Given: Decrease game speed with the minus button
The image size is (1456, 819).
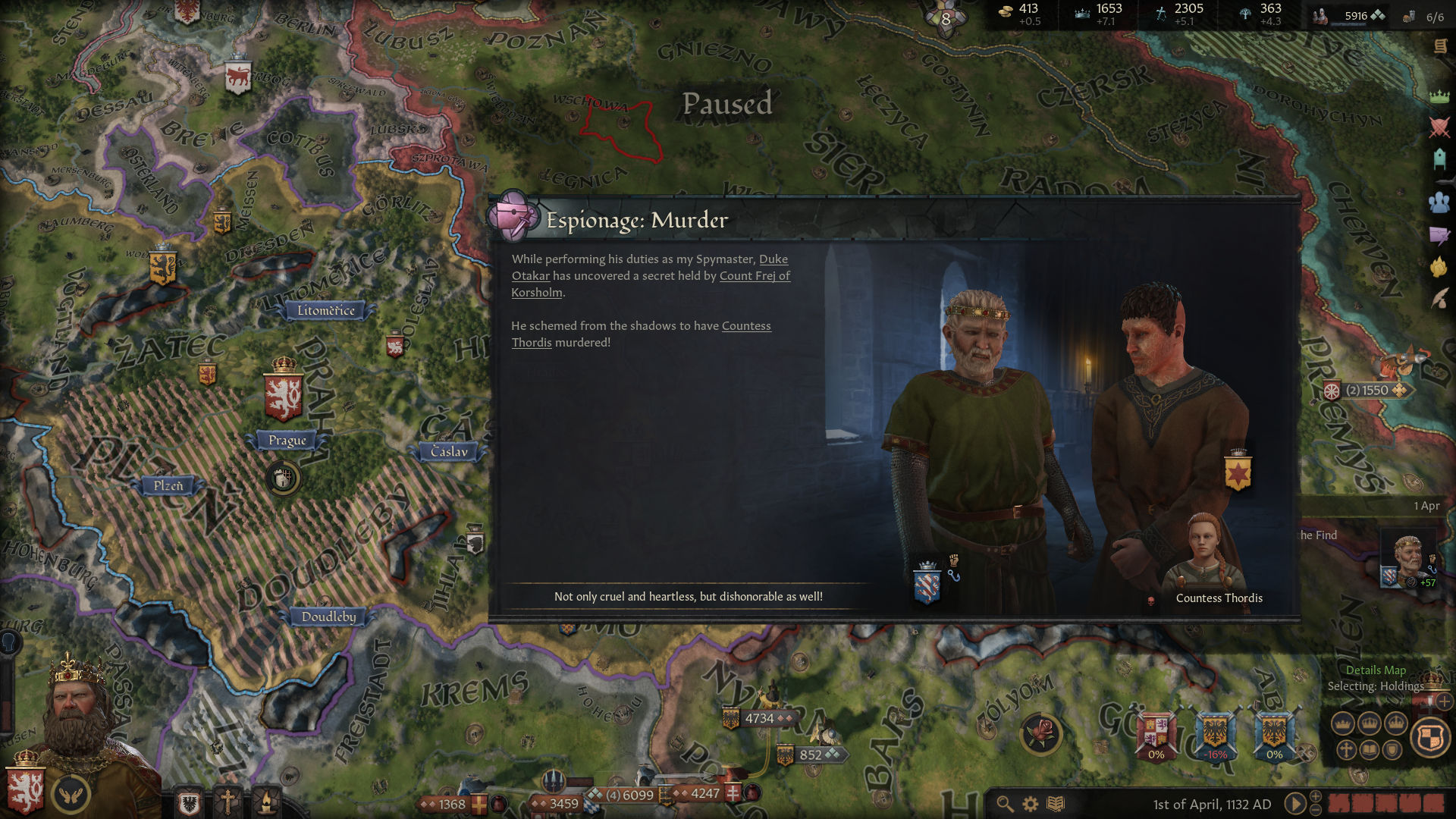Looking at the screenshot, I should click(1316, 811).
